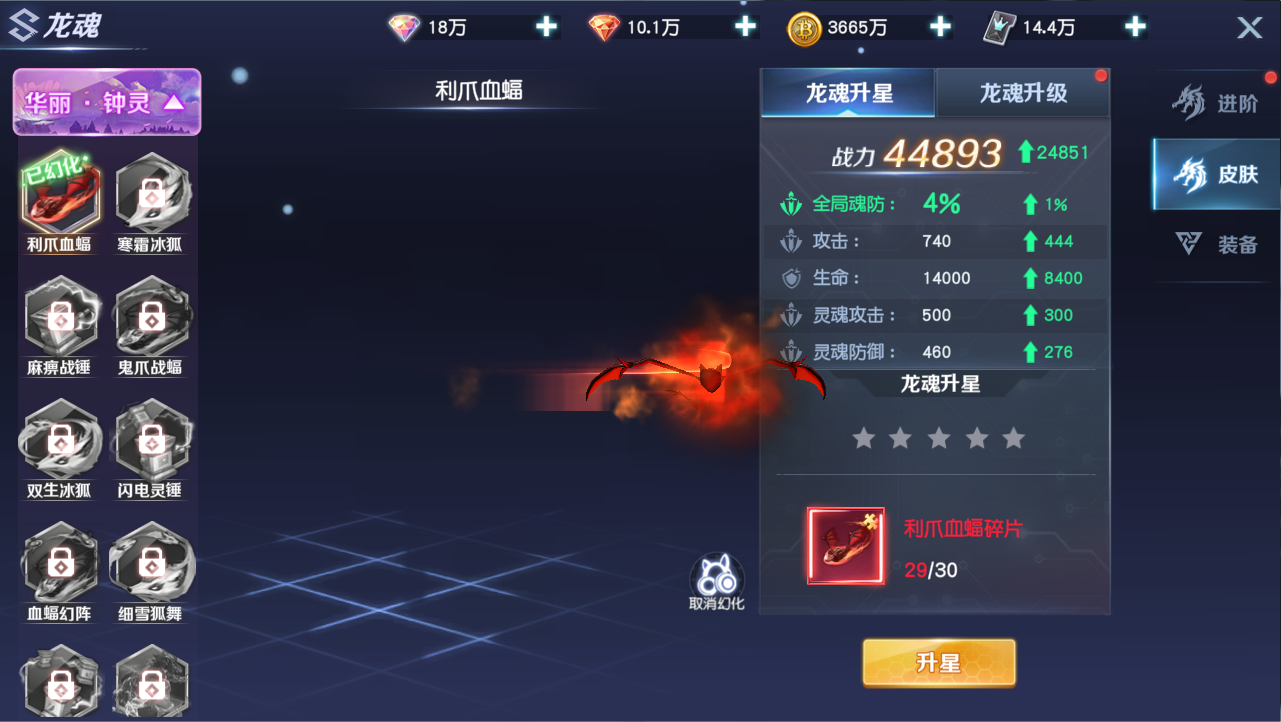
Task: Select the 麻痹战锤 dragon soul
Action: 61,322
